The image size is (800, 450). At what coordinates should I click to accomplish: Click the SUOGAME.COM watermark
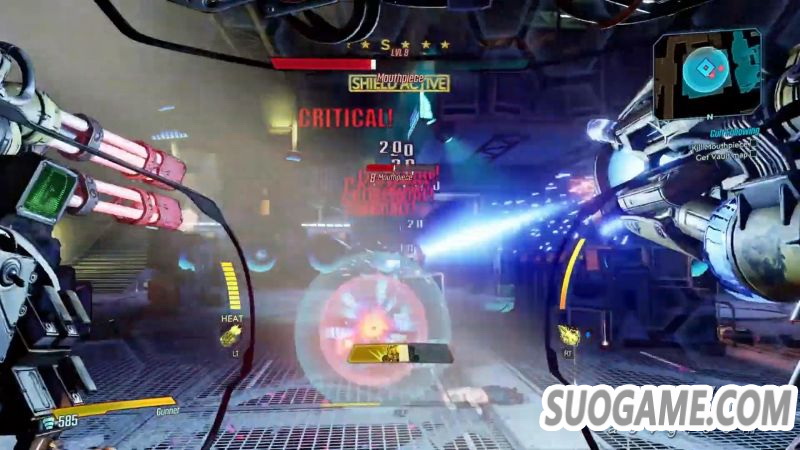pos(668,409)
